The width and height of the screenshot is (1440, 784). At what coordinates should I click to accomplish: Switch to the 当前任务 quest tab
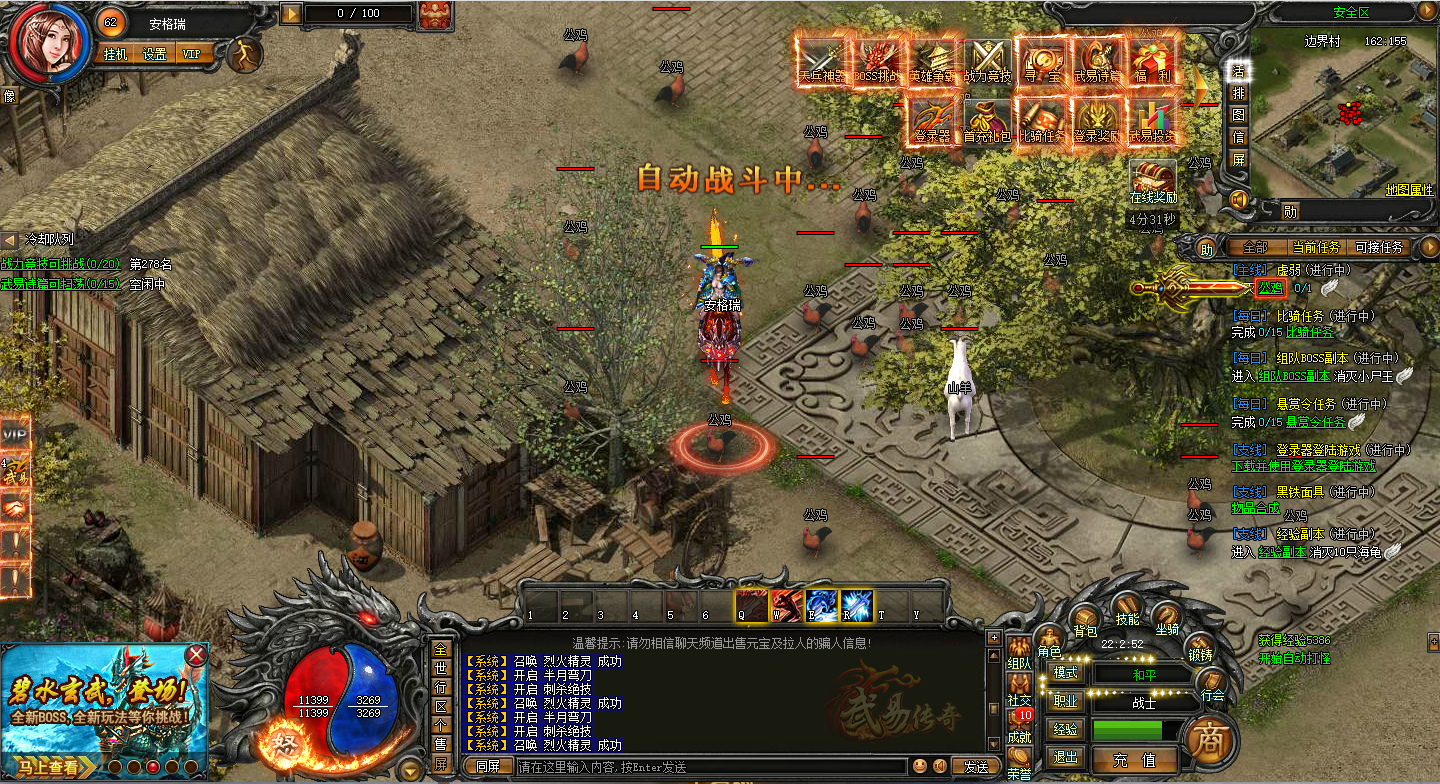point(1318,246)
